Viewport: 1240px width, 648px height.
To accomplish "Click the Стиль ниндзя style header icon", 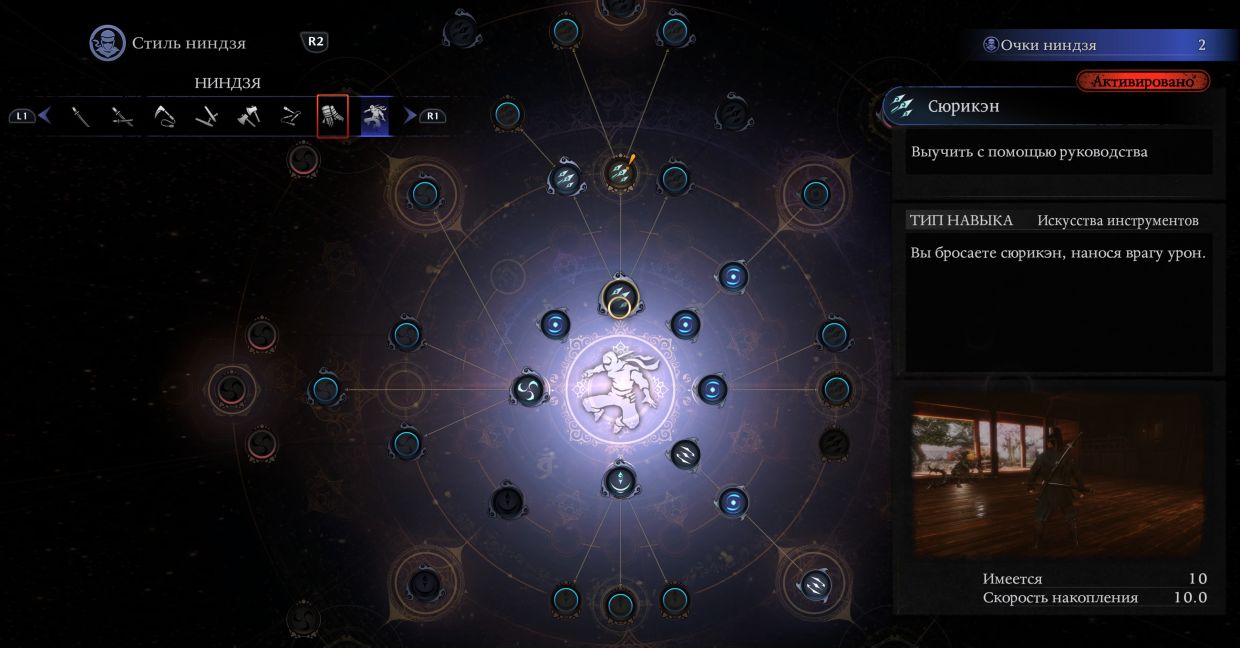I will 107,43.
